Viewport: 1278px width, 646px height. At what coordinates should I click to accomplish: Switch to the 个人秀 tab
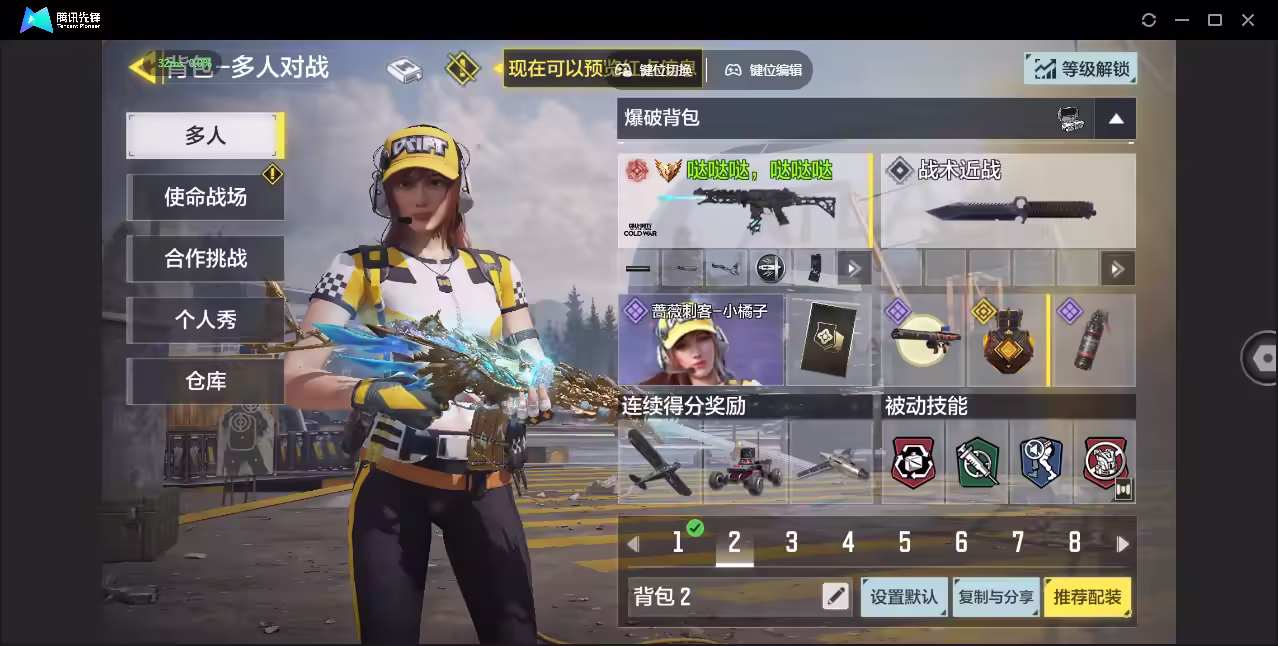click(x=205, y=320)
